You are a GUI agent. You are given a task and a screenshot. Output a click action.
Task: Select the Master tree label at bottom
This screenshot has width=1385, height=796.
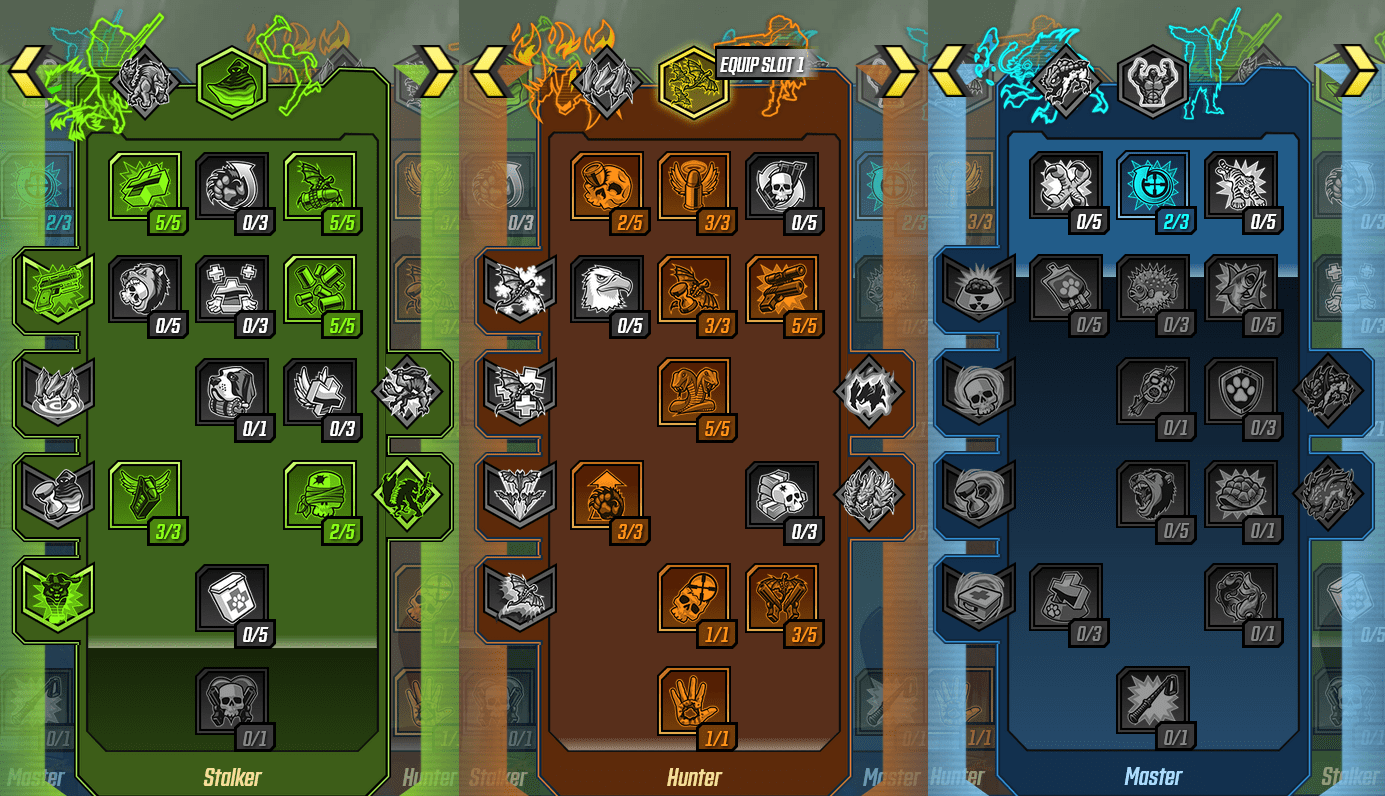(x=1153, y=777)
